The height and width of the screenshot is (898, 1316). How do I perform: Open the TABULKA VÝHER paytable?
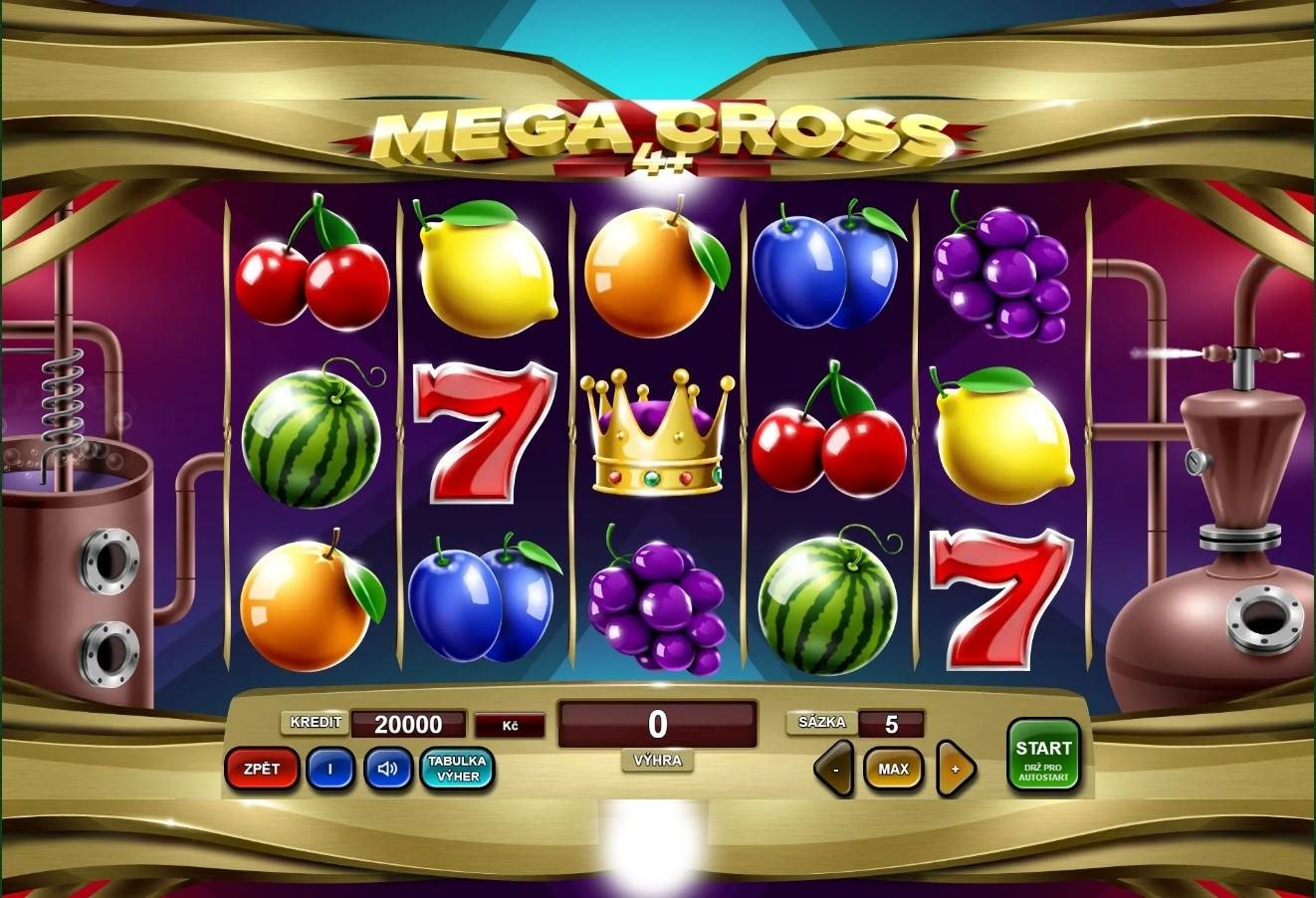coord(456,769)
